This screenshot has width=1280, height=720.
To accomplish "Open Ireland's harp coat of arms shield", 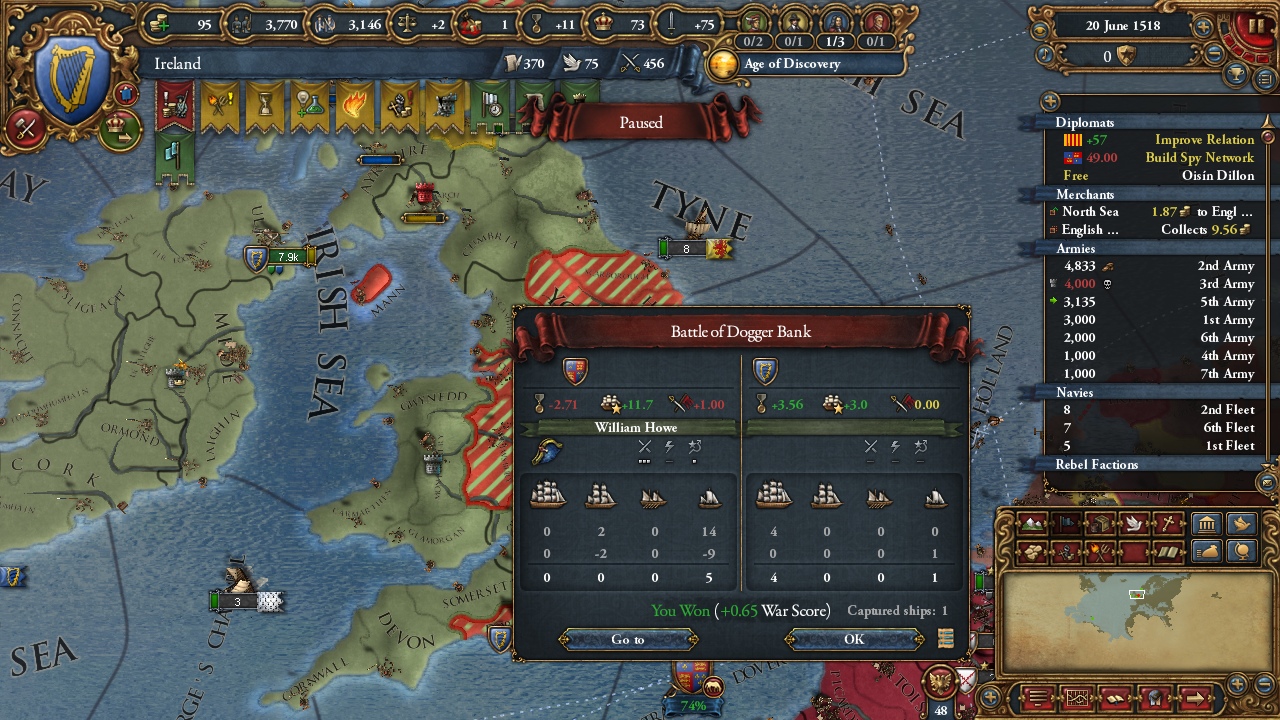I will pyautogui.click(x=73, y=78).
